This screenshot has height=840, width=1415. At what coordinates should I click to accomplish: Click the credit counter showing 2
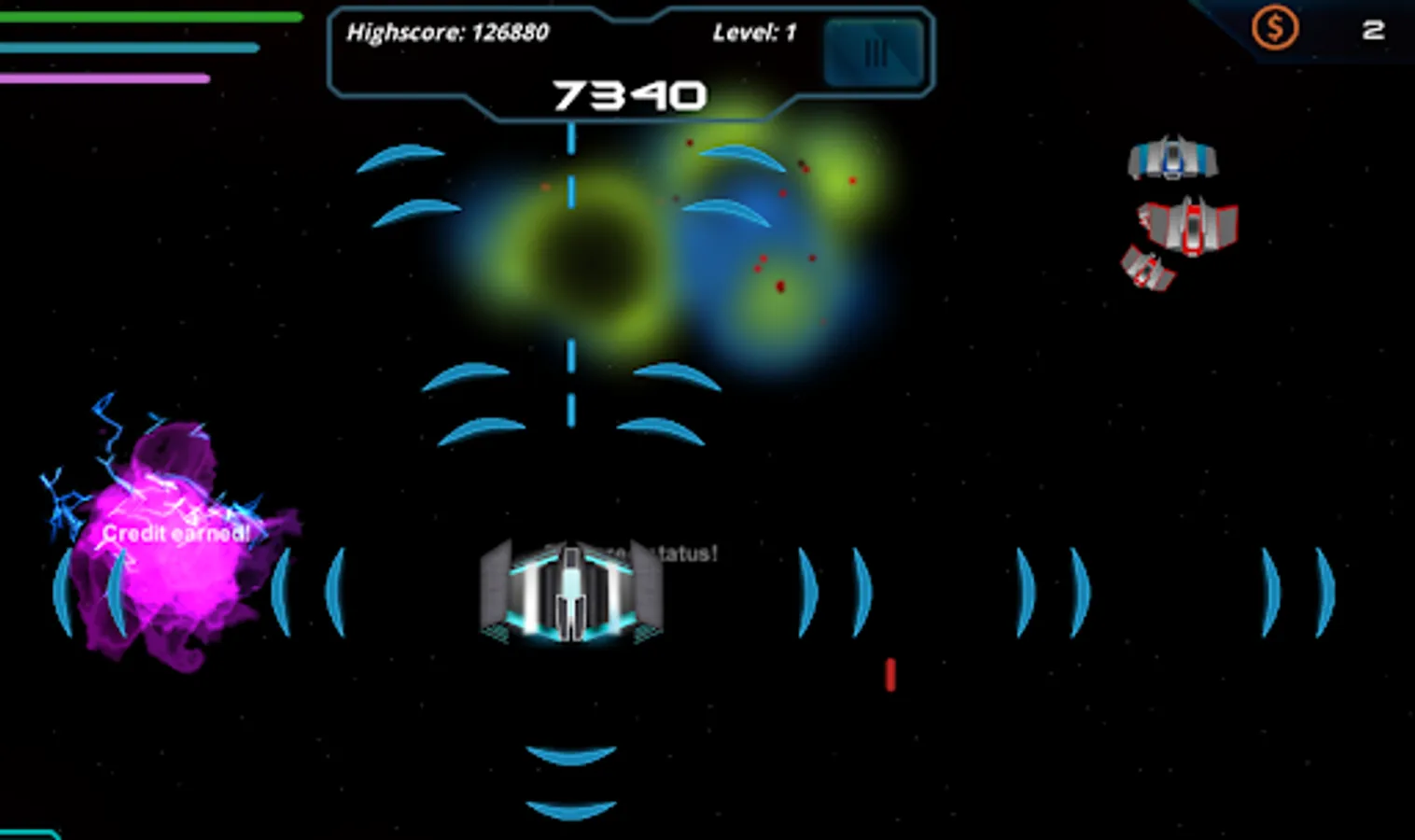1372,30
